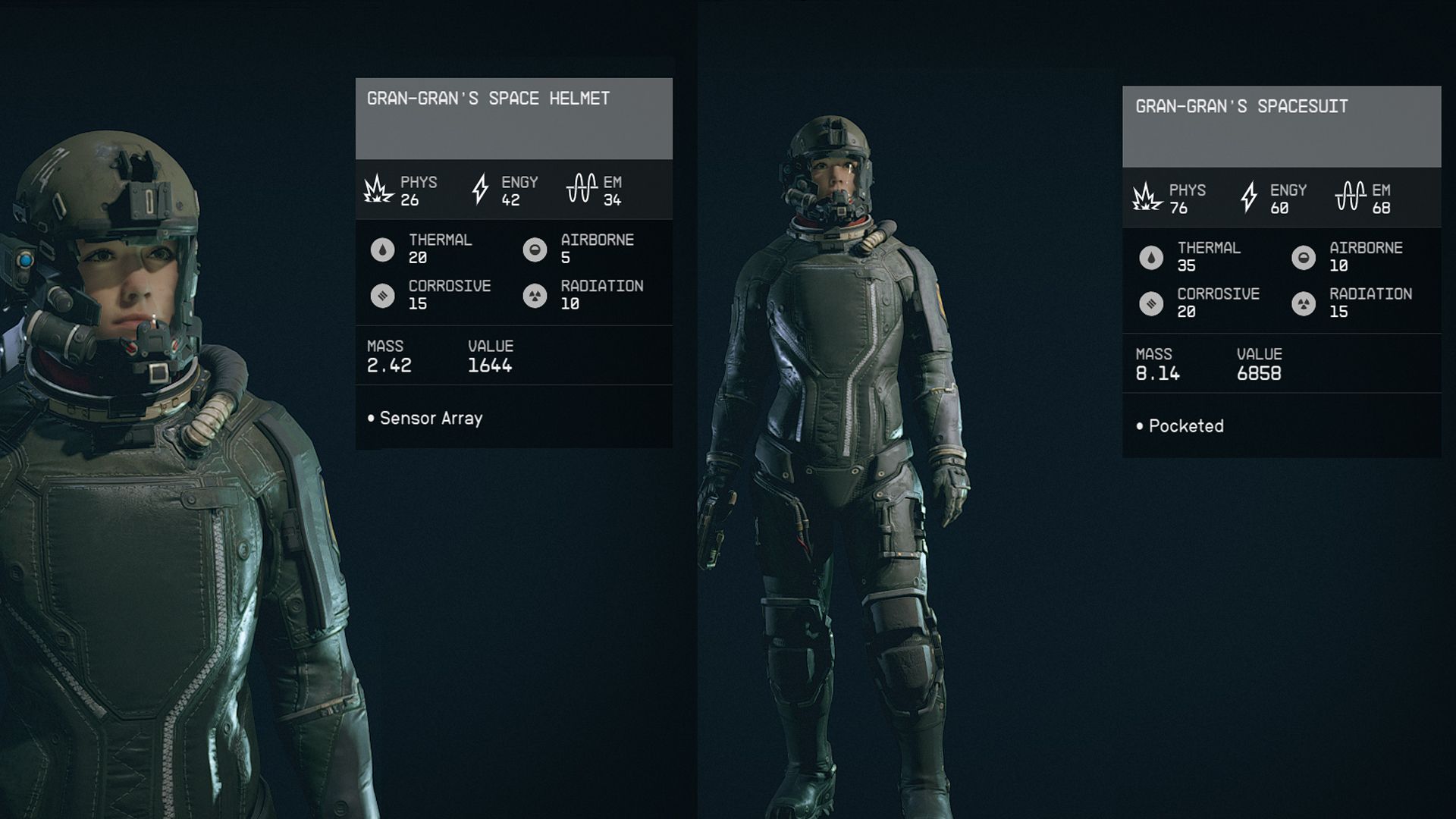Click the Value 1644 label on helmet card
The width and height of the screenshot is (1456, 819).
[491, 355]
